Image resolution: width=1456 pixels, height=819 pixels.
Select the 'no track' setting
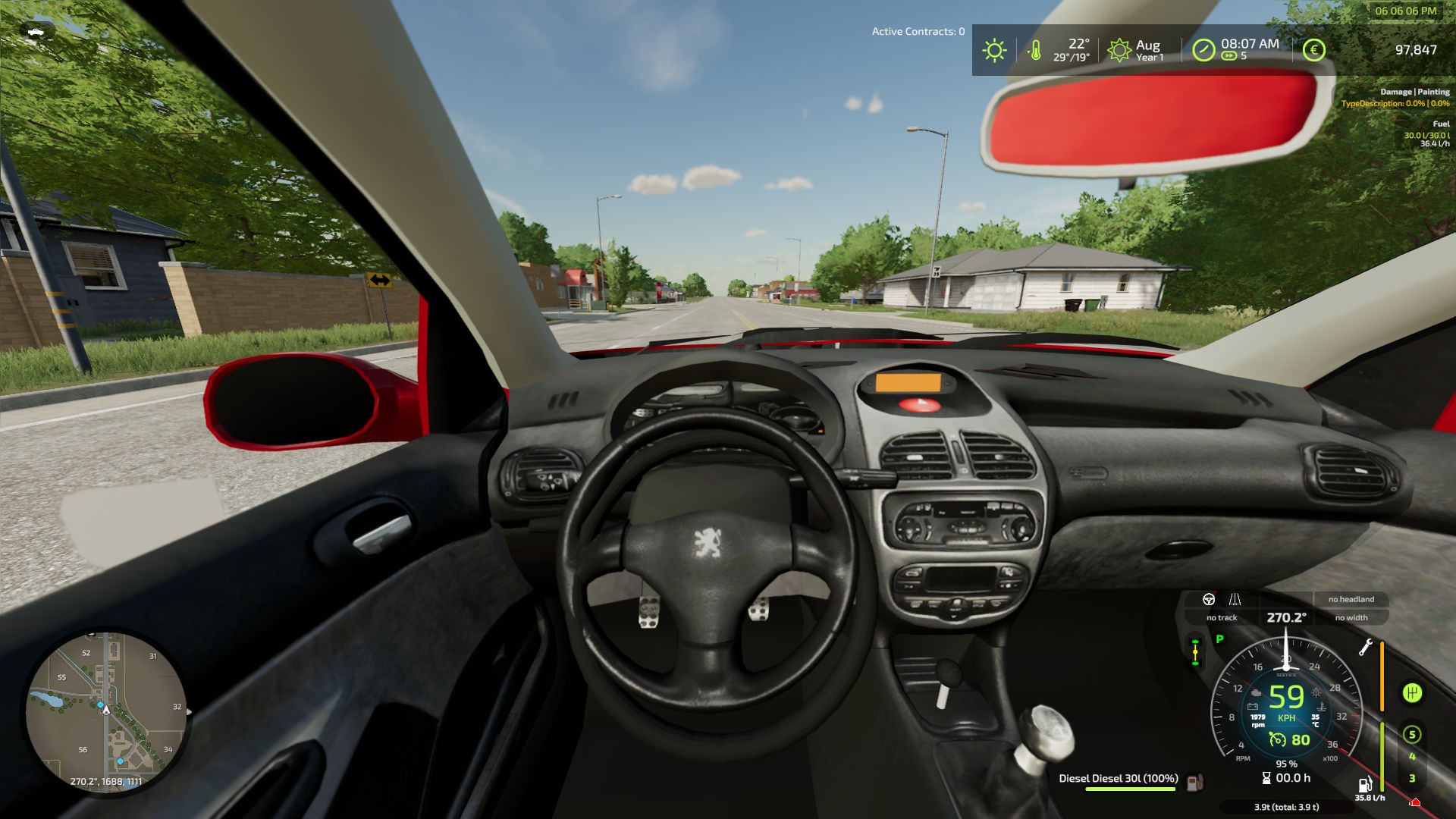tap(1222, 617)
